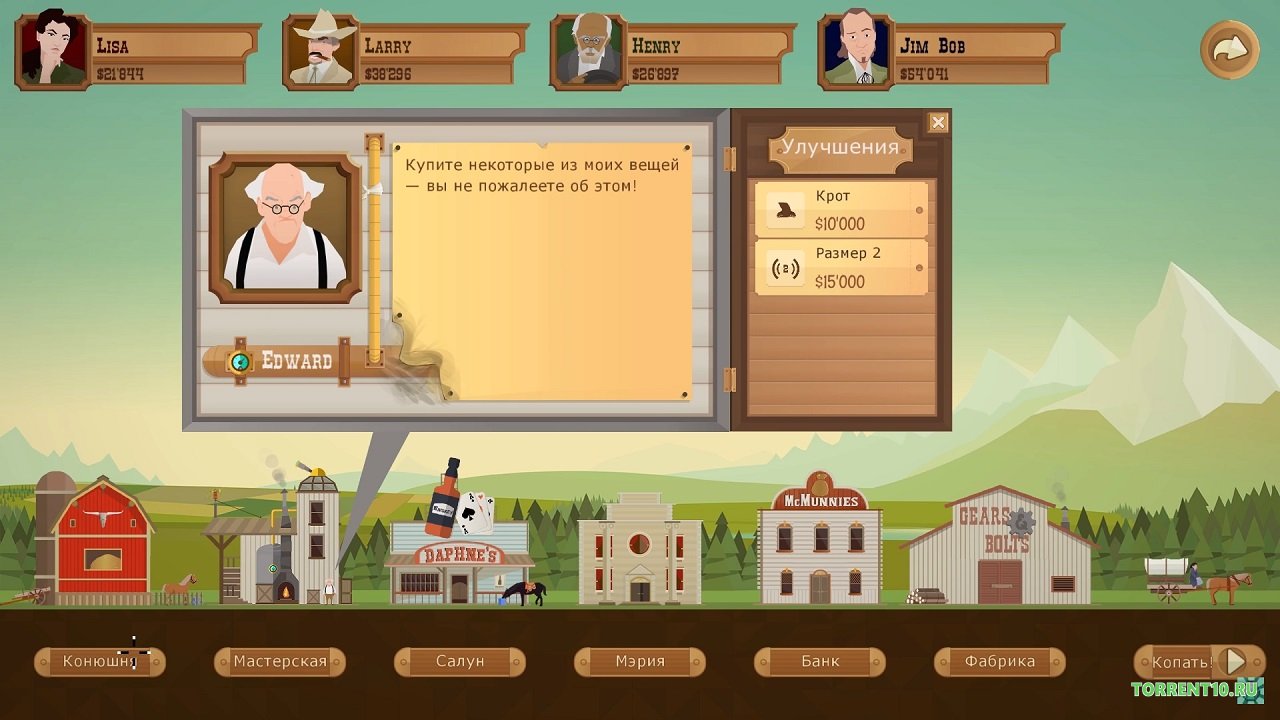Screen dimensions: 1280x720
Task: Go to the Фабрика factory
Action: (x=1000, y=661)
